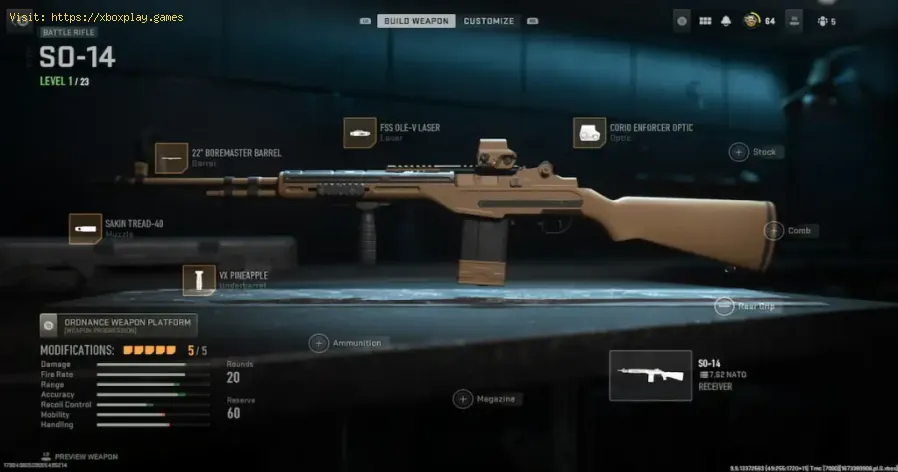This screenshot has height=472, width=898.
Task: Add a Stock attachment
Action: pos(739,152)
